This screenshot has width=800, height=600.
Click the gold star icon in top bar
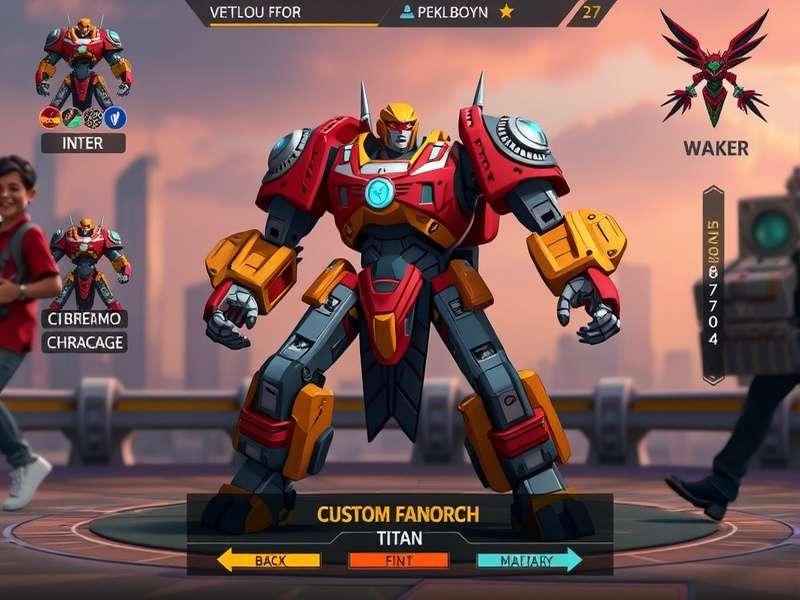point(506,12)
